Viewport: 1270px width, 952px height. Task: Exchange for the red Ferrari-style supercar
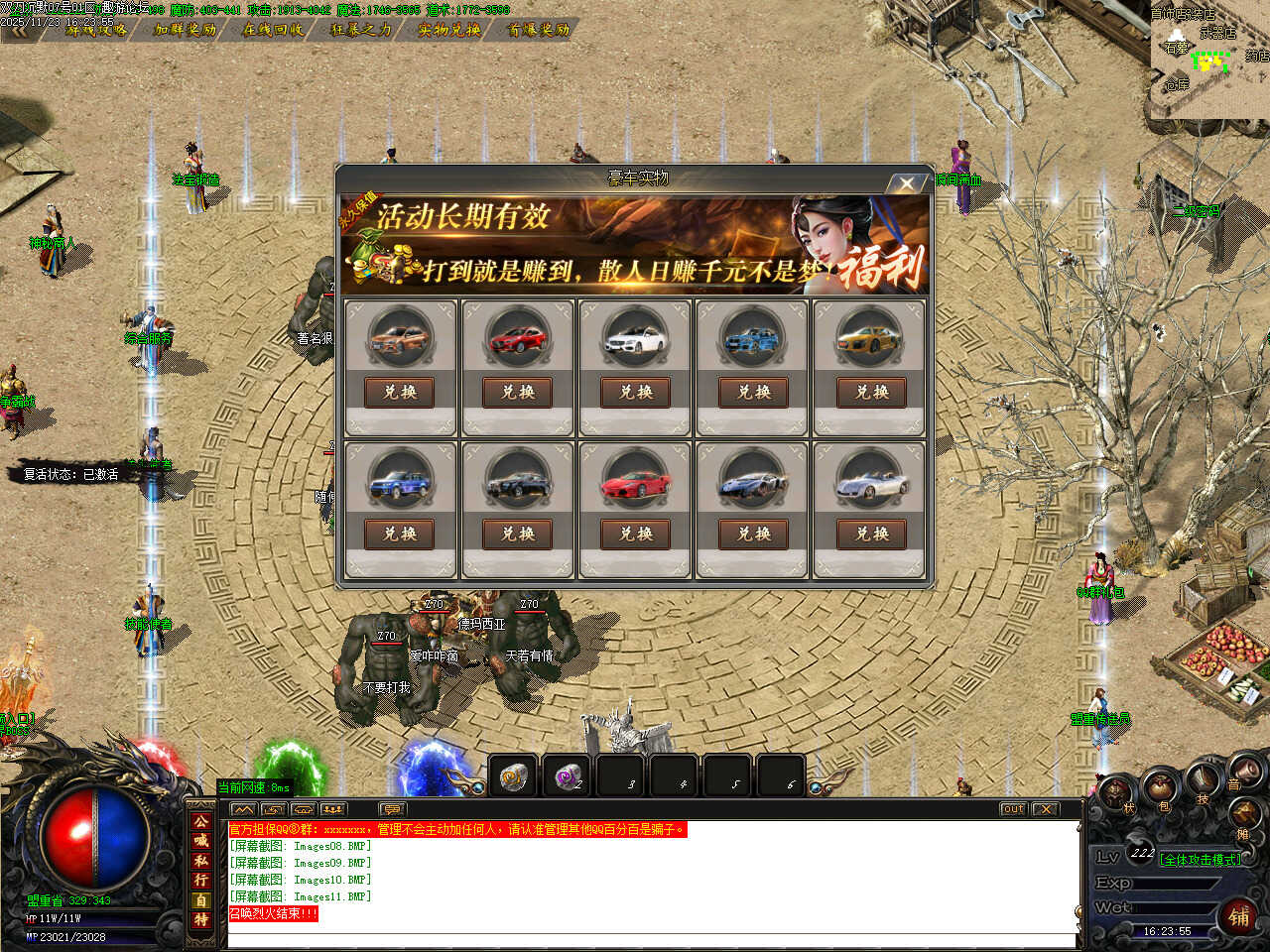tap(636, 535)
